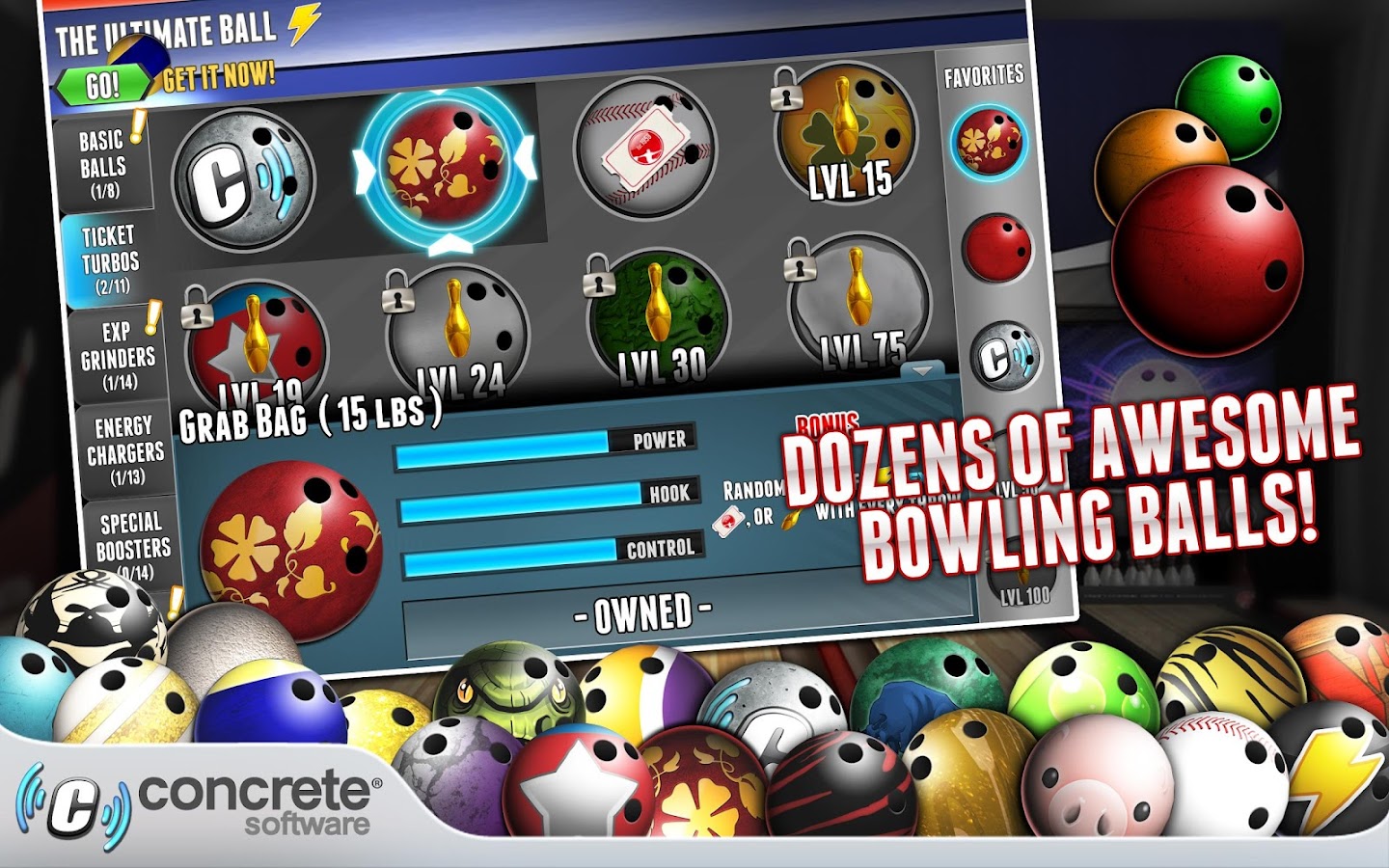Click the right arrow on the selected ball
Image resolution: width=1389 pixels, height=868 pixels.
pyautogui.click(x=527, y=156)
